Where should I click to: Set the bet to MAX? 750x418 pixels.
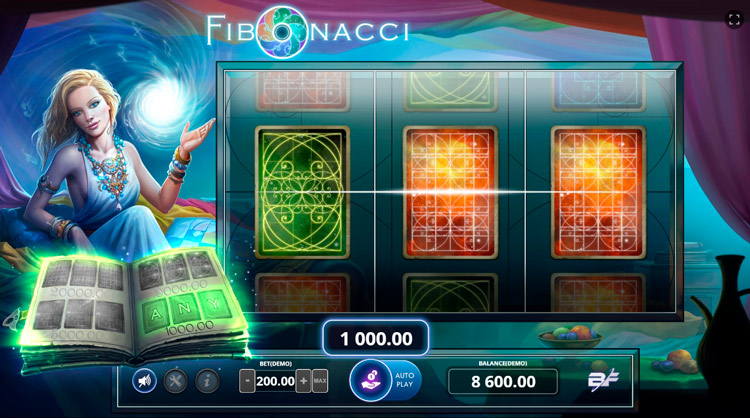coord(320,381)
